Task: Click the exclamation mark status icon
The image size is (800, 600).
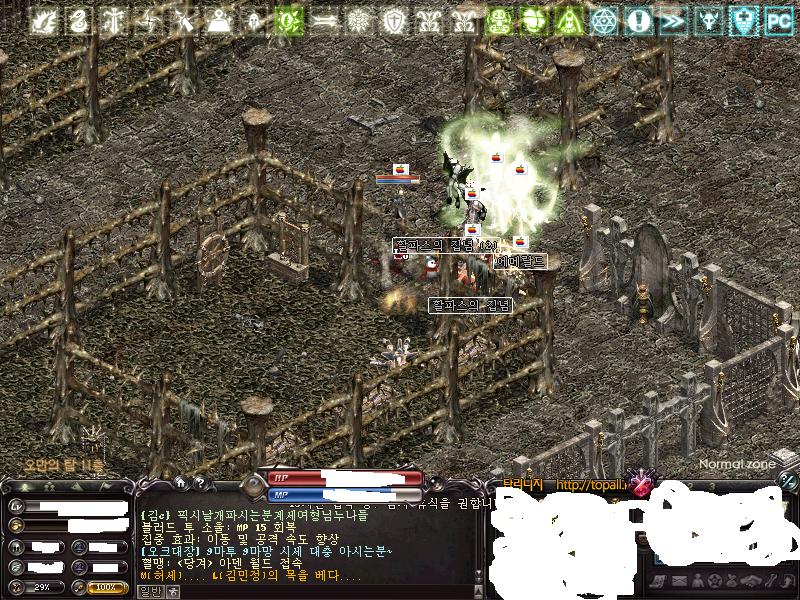Action: 638,19
